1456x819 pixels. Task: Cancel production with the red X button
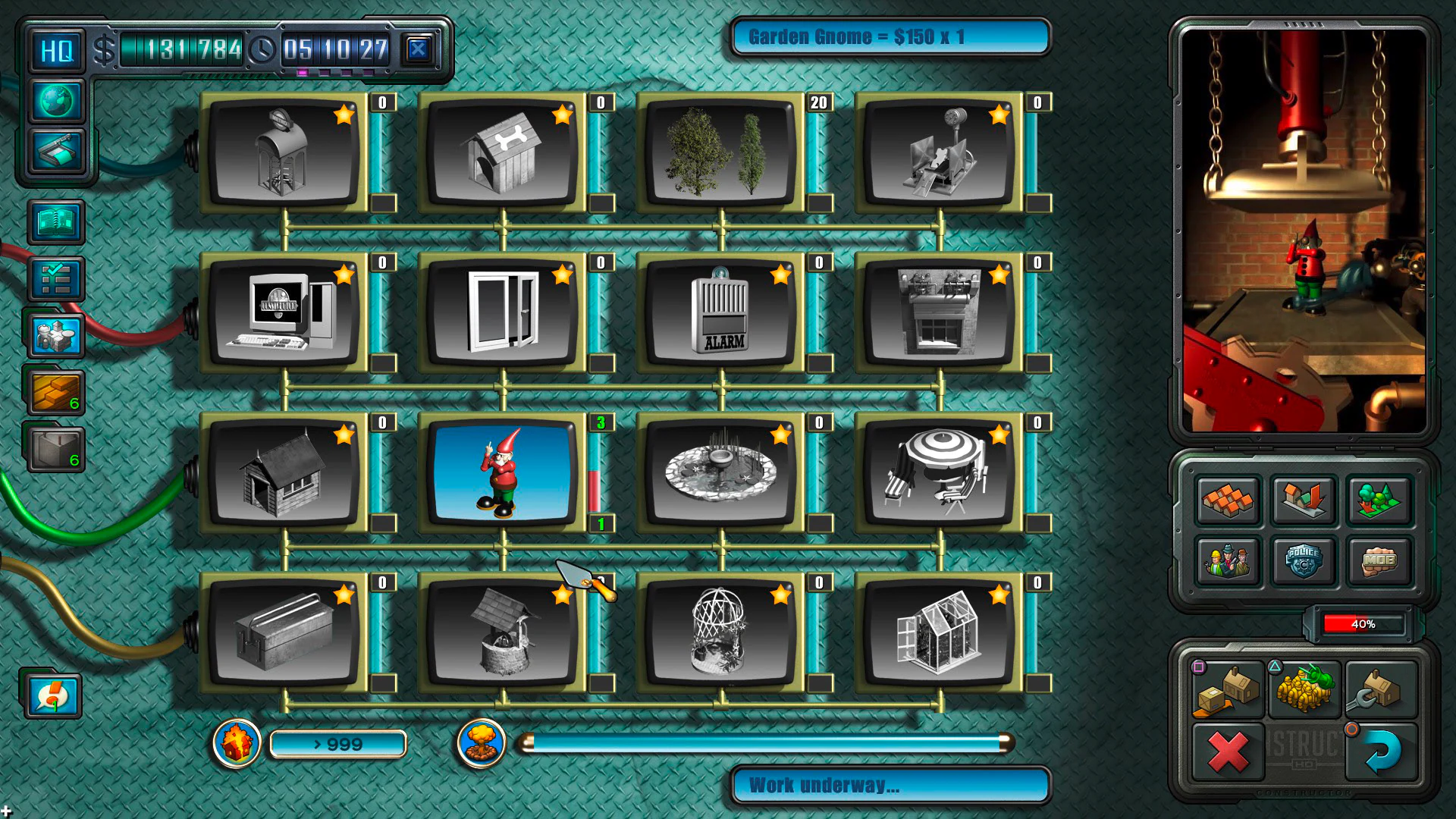(x=1229, y=750)
